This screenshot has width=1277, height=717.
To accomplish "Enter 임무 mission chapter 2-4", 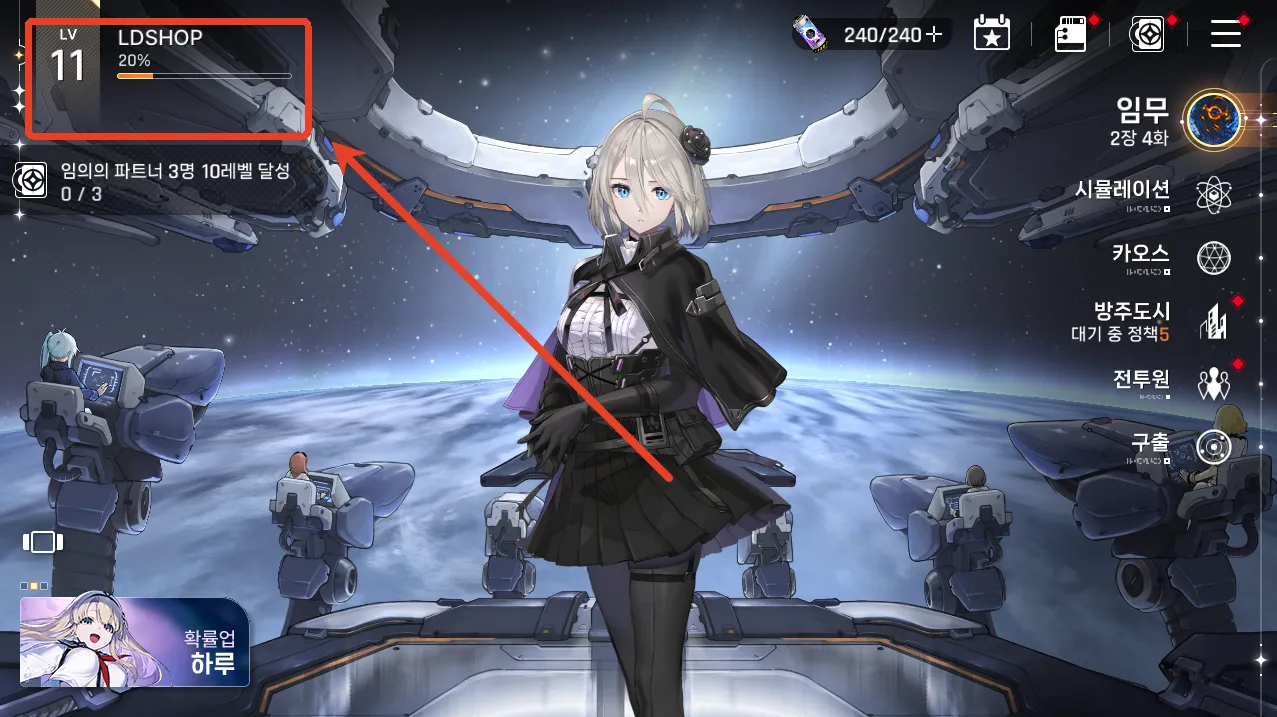I will tap(1213, 120).
